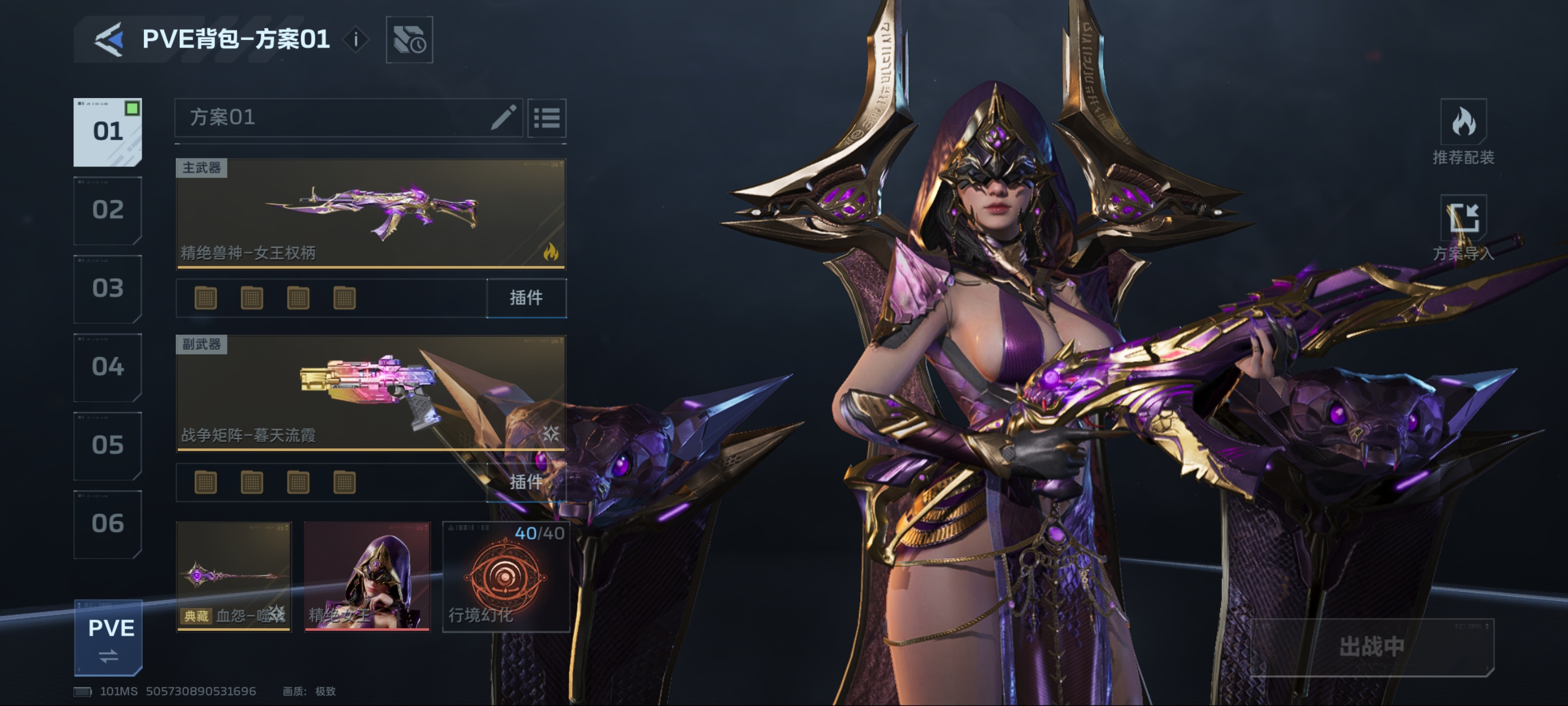Toggle the PVE mode switch button
Screen dimensions: 1568x706
tap(109, 638)
